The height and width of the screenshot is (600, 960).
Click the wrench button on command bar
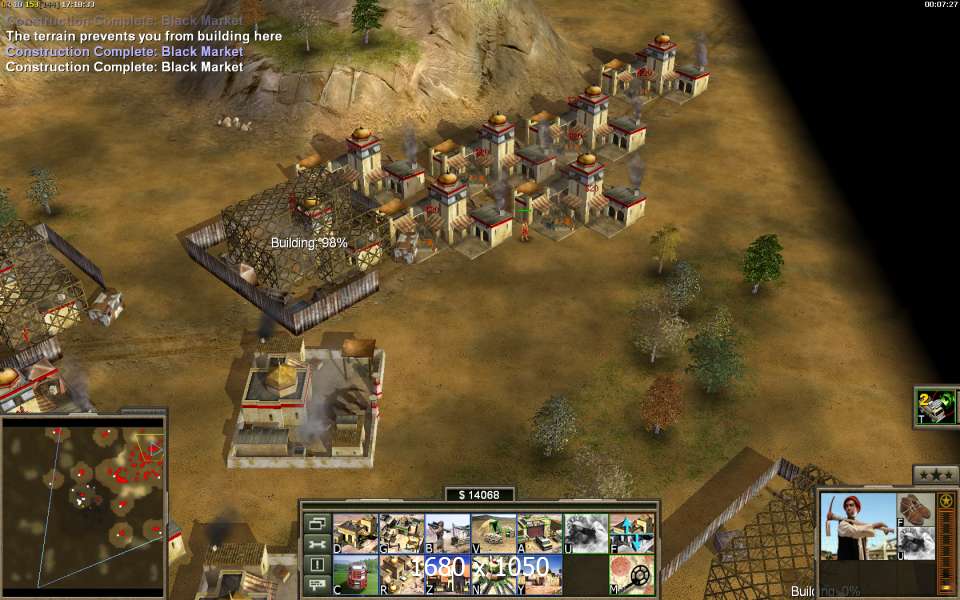(317, 544)
